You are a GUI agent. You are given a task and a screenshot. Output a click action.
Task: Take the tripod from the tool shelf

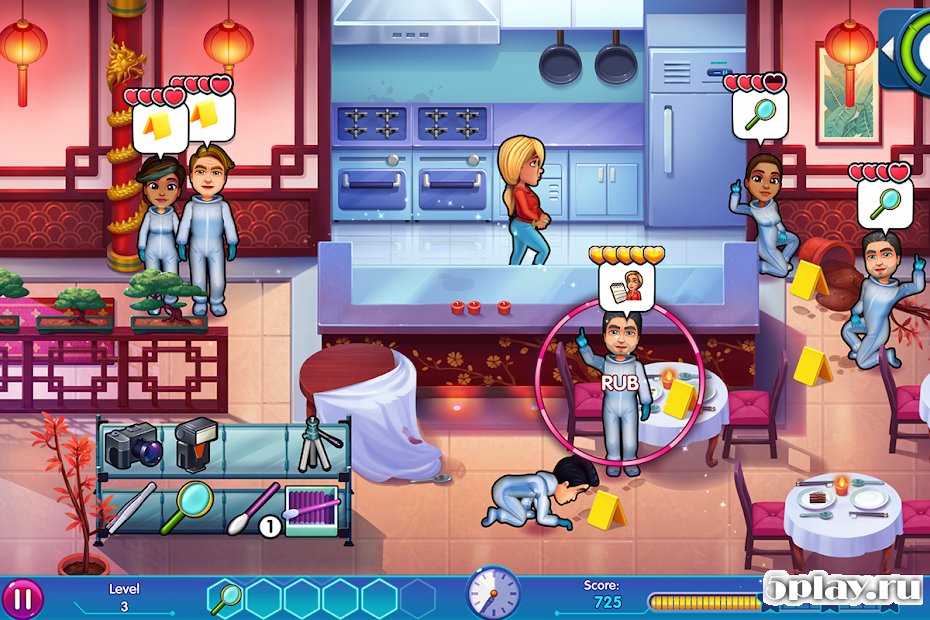[x=318, y=445]
